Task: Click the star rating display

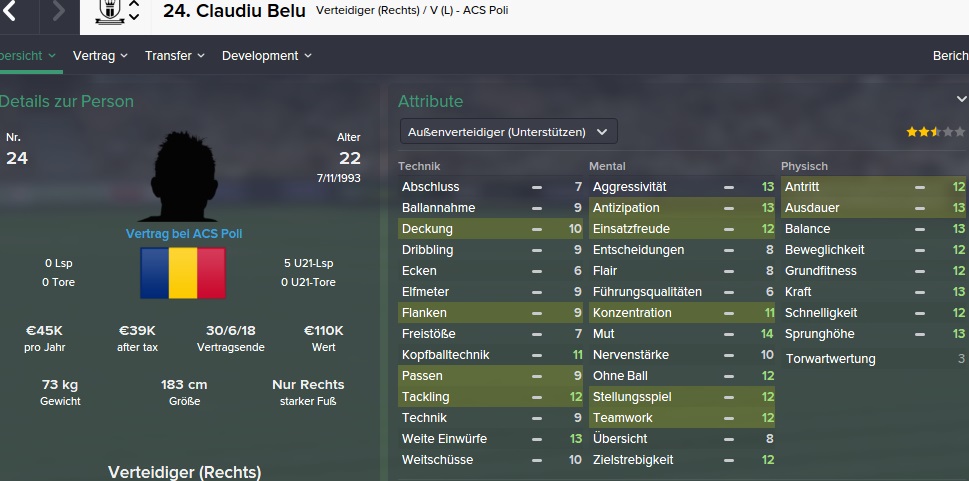Action: tap(935, 131)
